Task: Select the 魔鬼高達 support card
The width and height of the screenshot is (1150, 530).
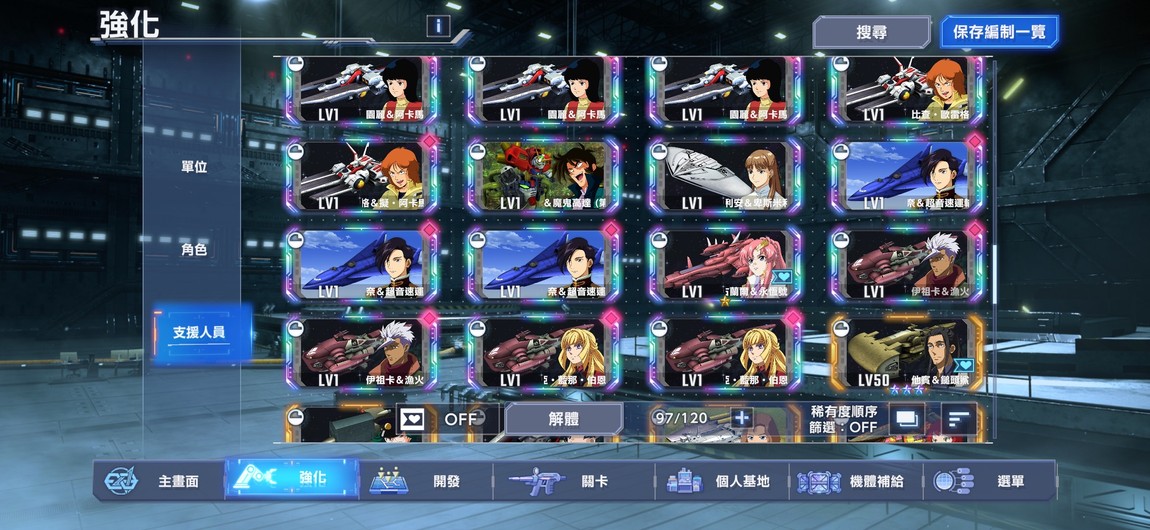Action: (542, 175)
